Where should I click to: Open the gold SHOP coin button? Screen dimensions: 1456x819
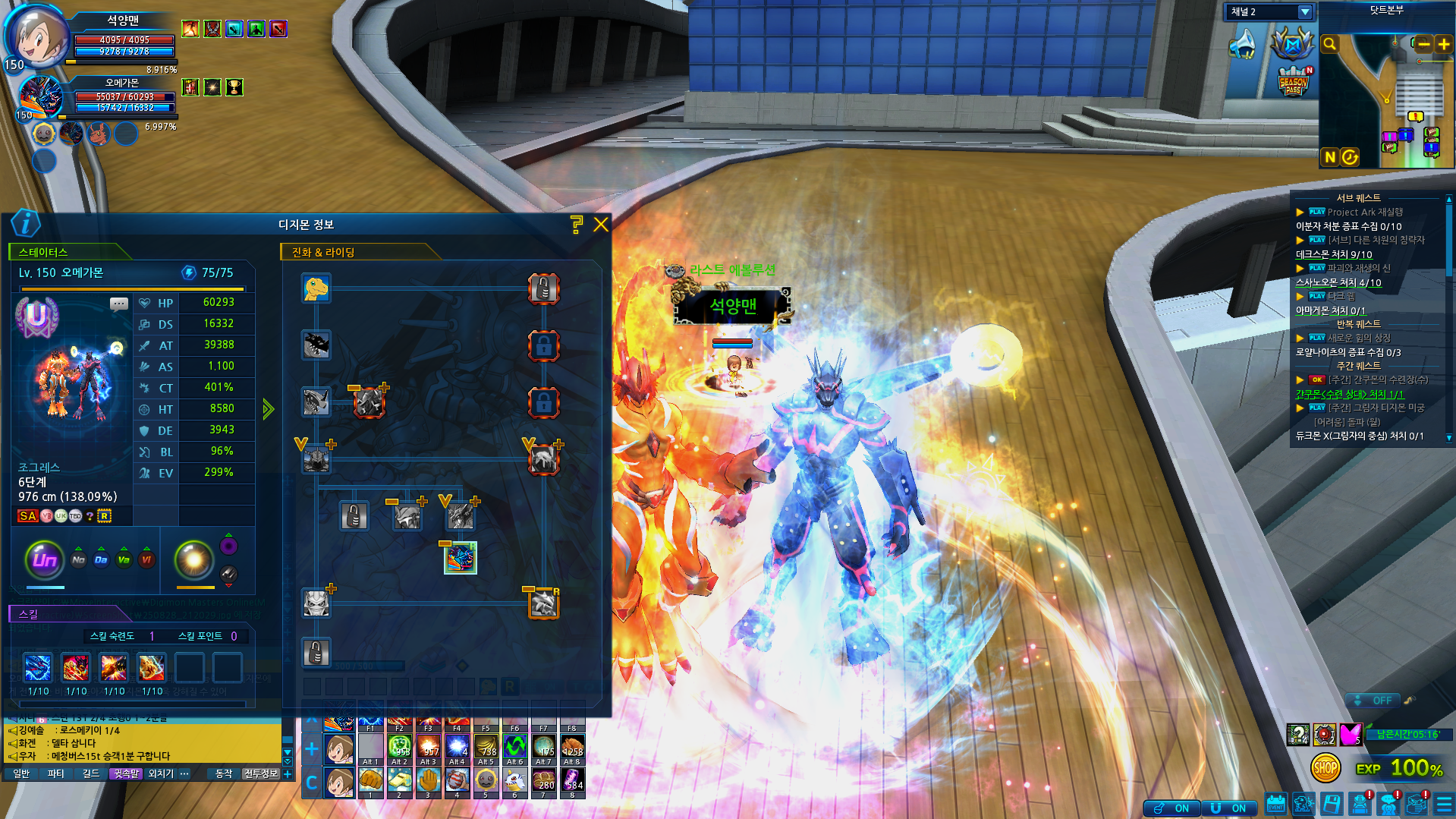tap(1325, 768)
